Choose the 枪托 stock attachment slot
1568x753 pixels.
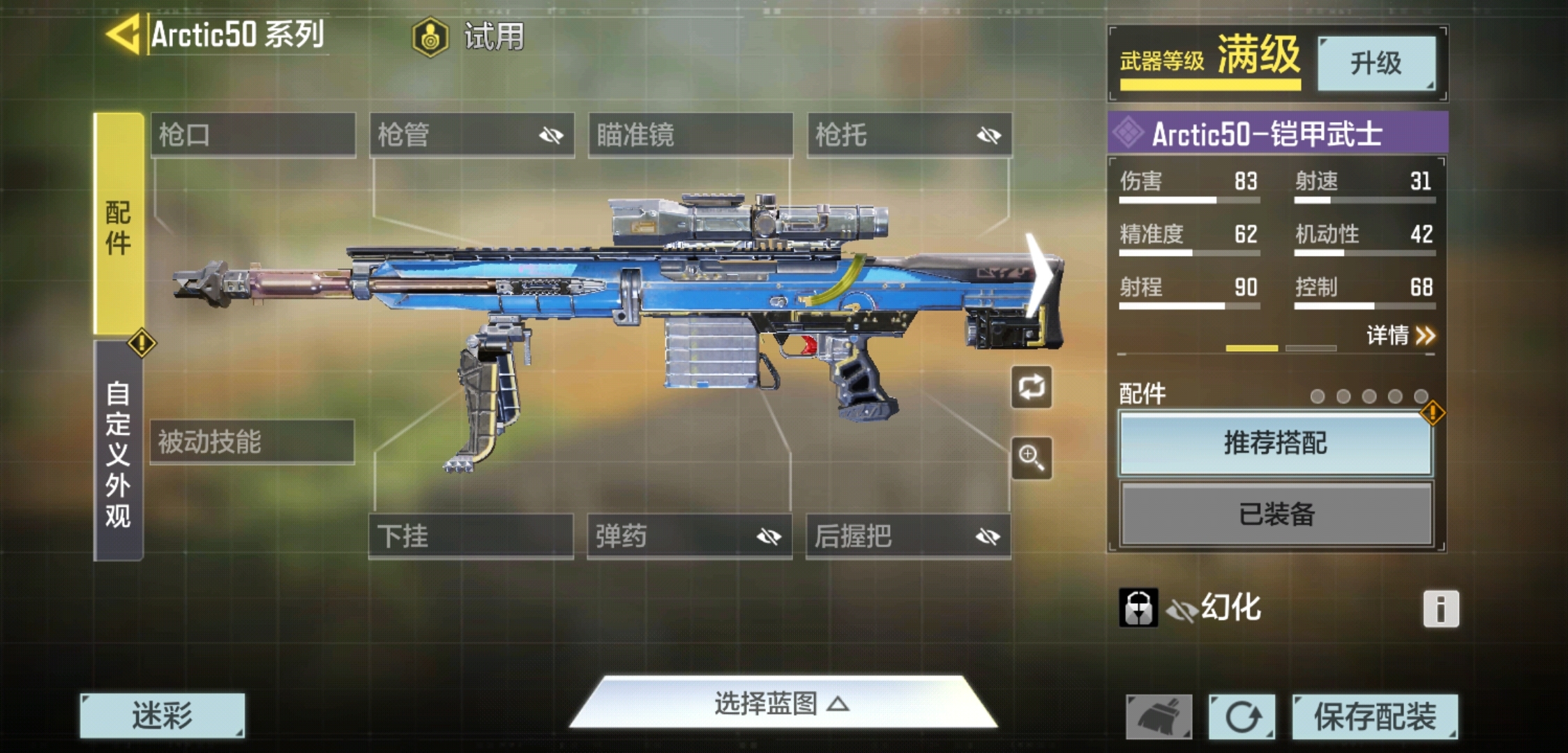(x=910, y=135)
